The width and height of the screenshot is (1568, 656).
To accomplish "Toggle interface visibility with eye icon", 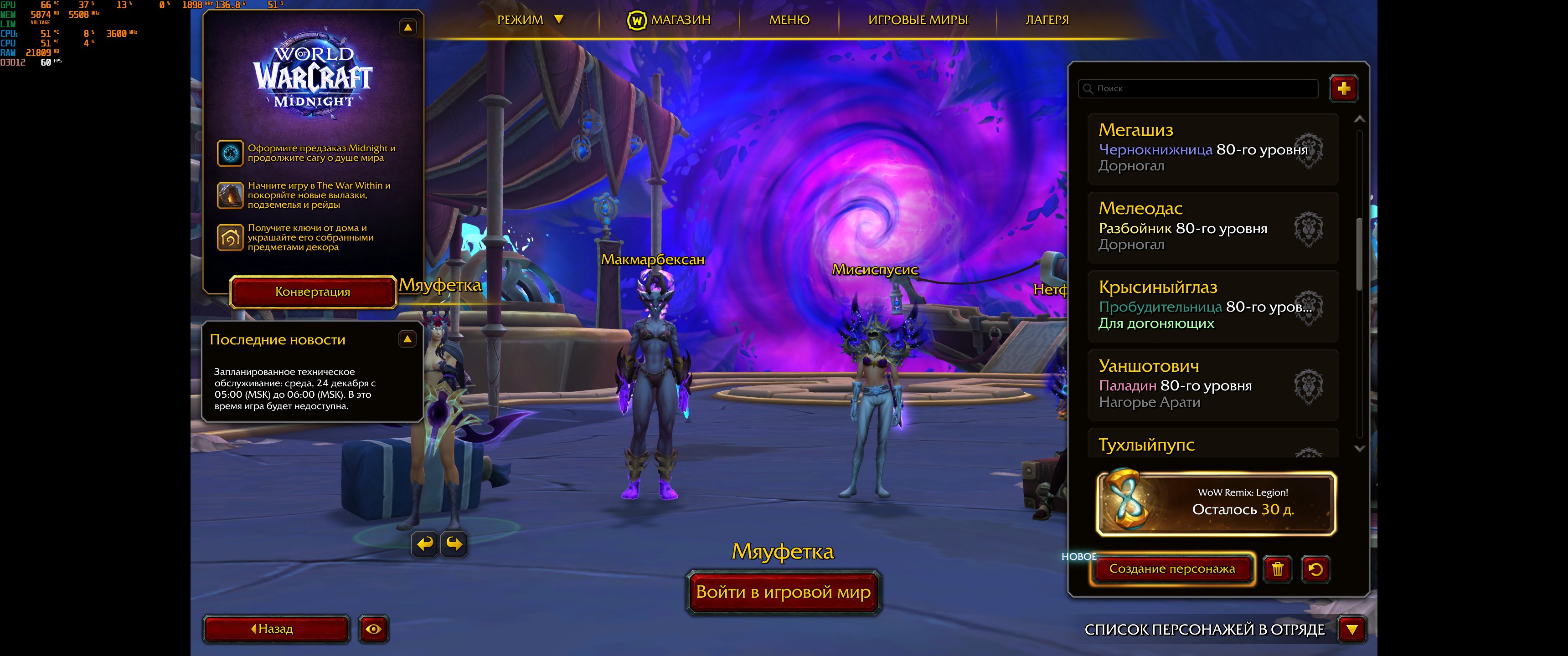I will [x=374, y=629].
